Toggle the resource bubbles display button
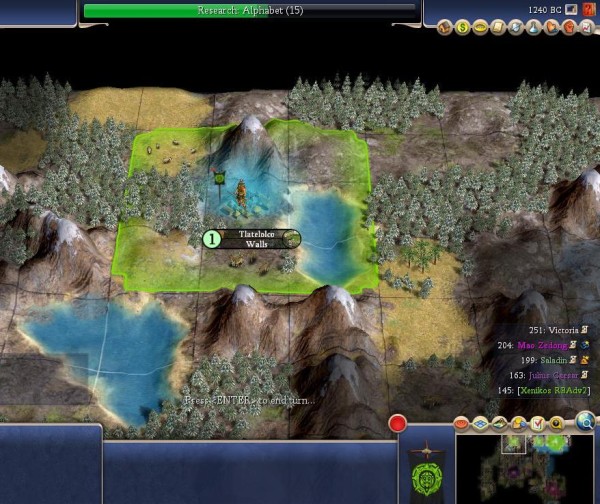600x504 pixels. click(520, 422)
